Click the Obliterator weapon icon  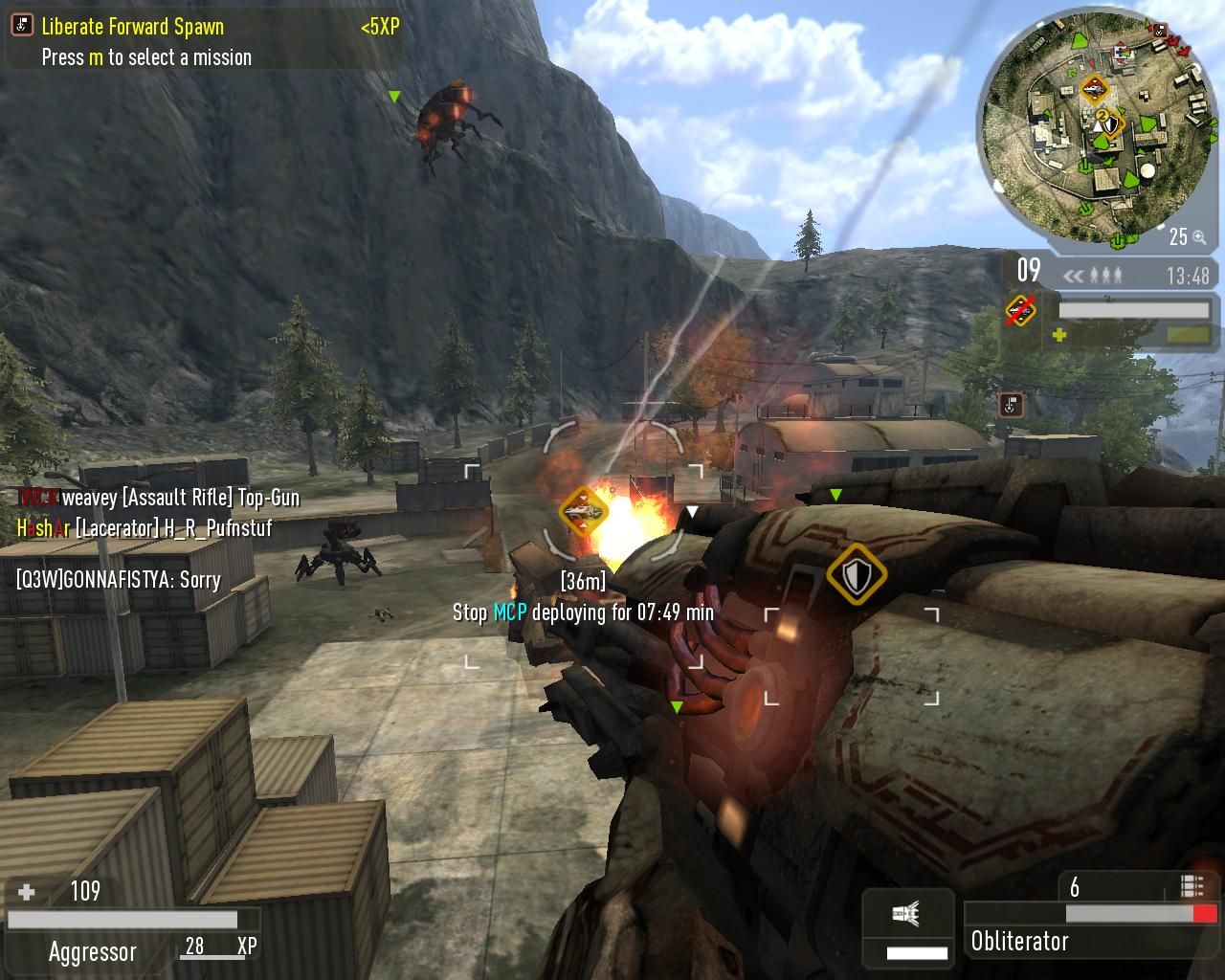point(907,914)
